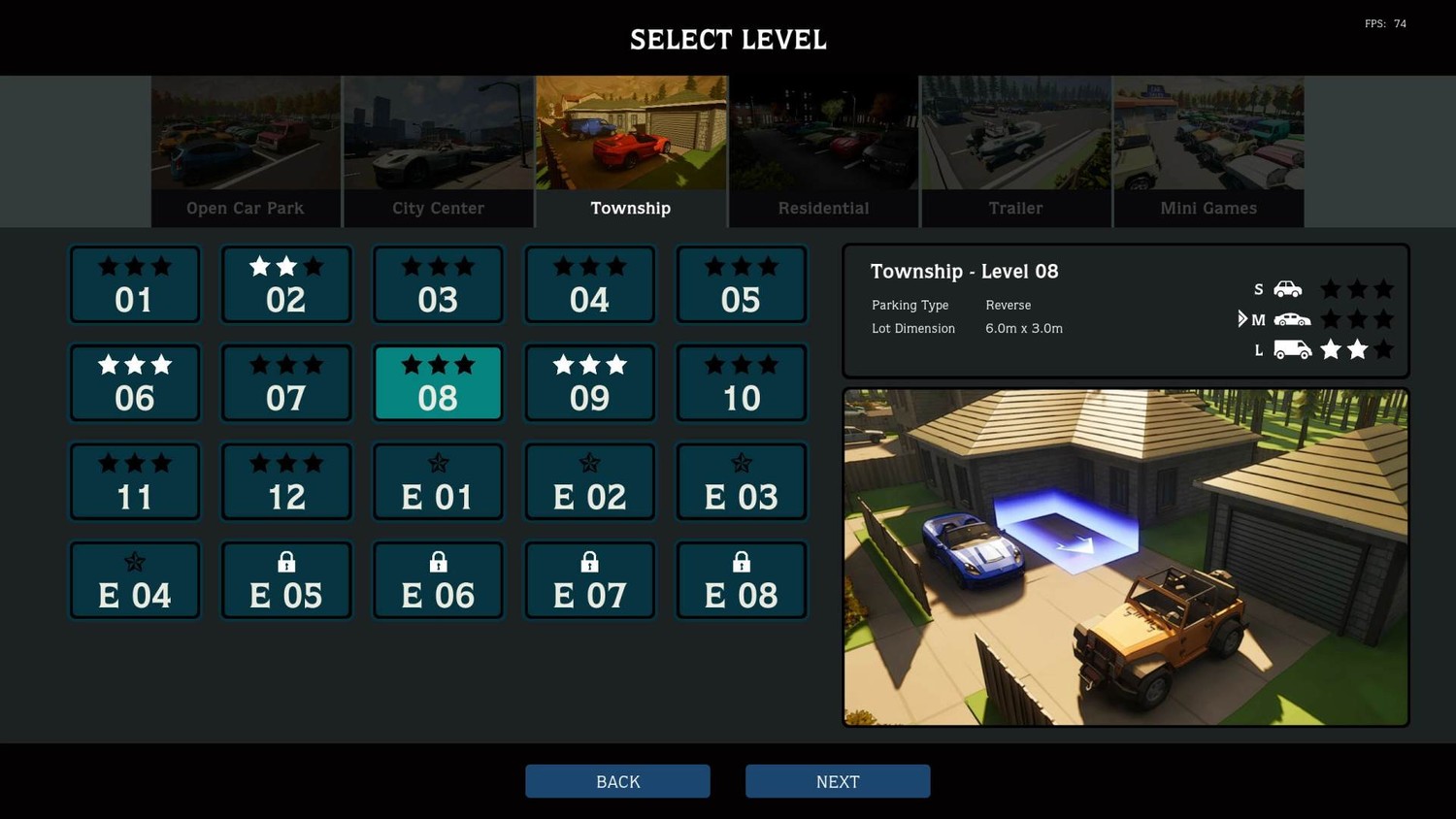
Task: Select the Residential level set
Action: 823,152
